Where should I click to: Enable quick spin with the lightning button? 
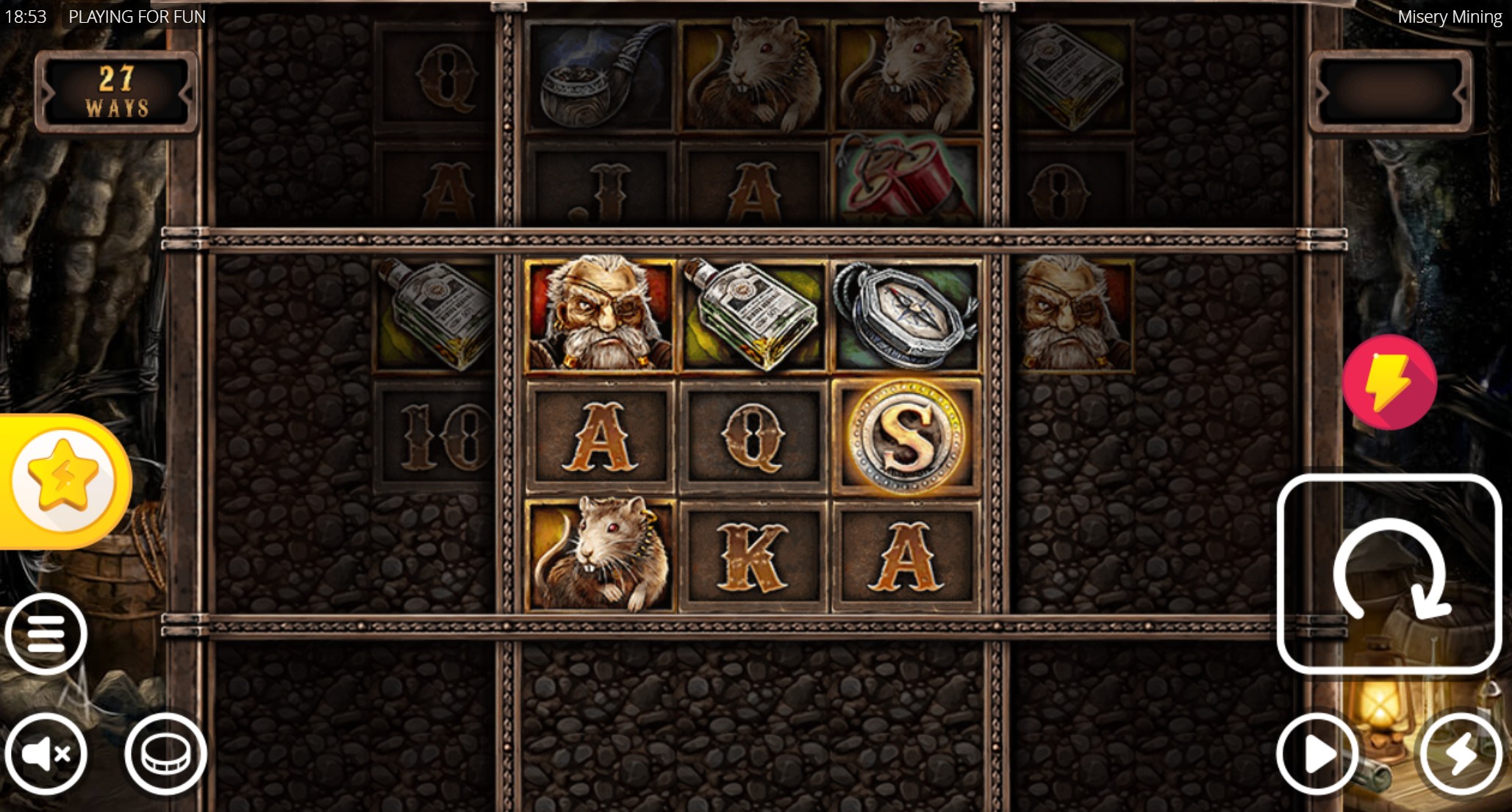point(1461,753)
